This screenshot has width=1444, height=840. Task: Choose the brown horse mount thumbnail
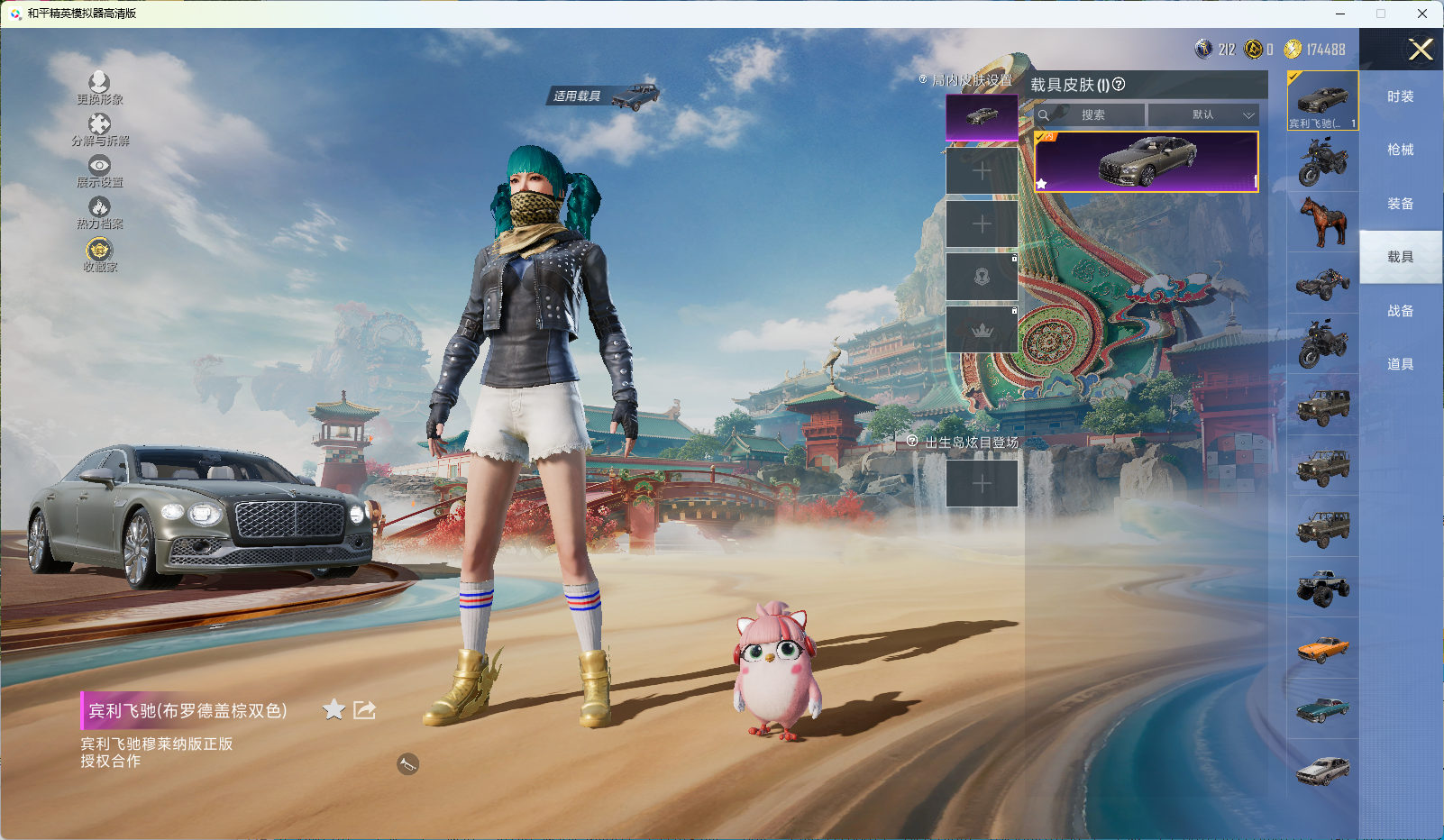pos(1322,222)
